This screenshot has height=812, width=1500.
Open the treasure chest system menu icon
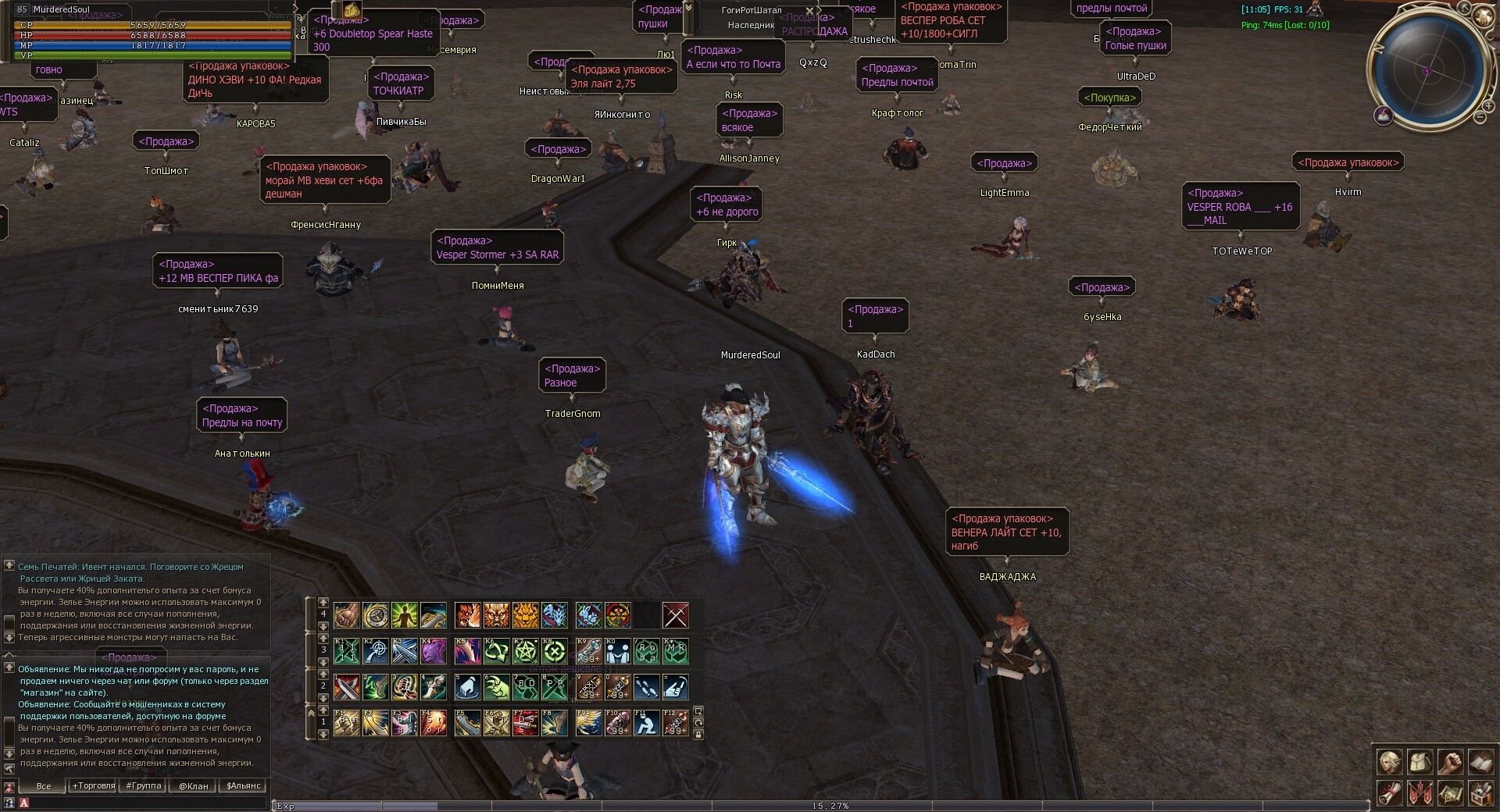click(x=1480, y=793)
